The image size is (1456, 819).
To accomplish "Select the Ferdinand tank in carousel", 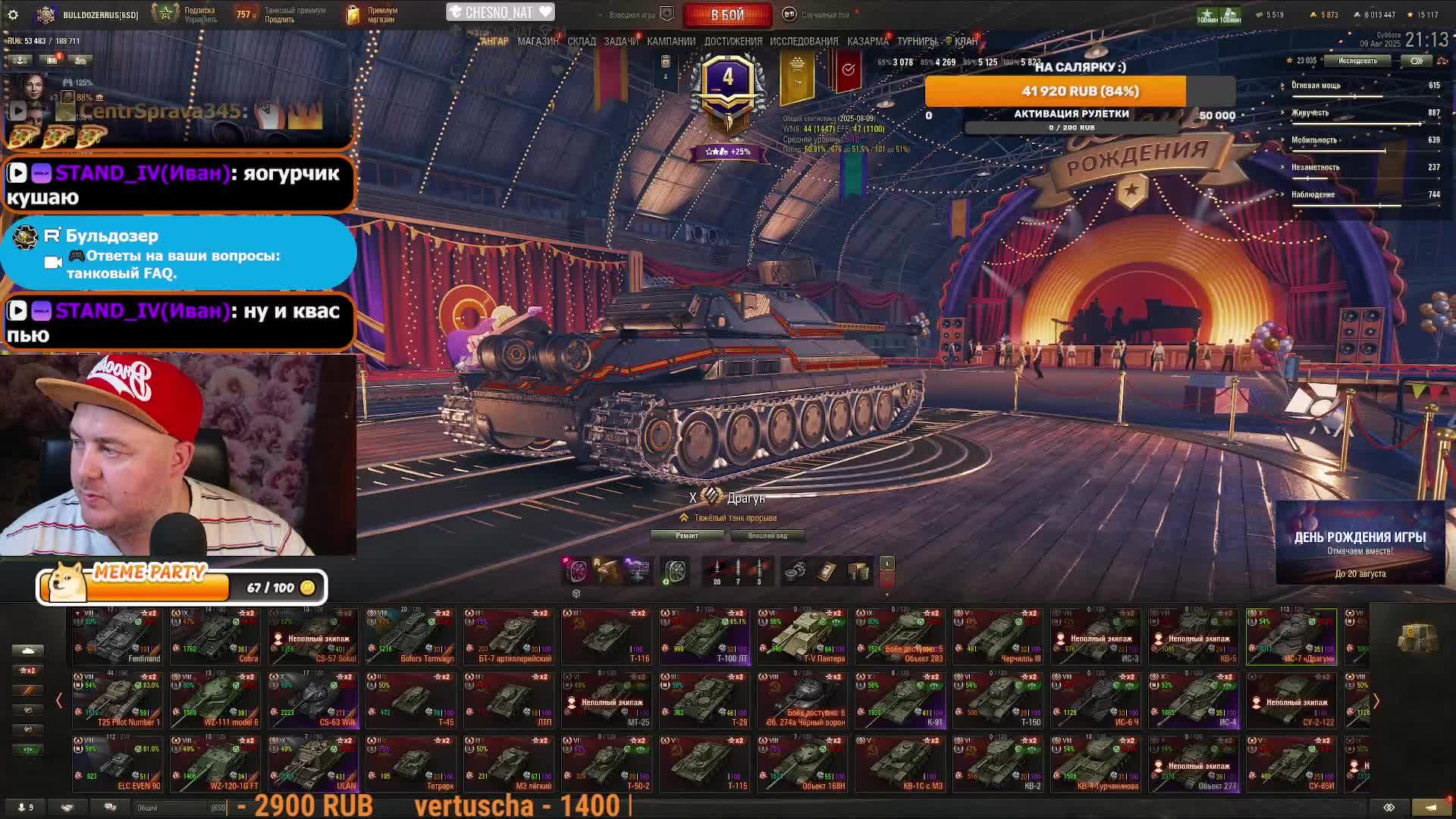I will [x=118, y=637].
